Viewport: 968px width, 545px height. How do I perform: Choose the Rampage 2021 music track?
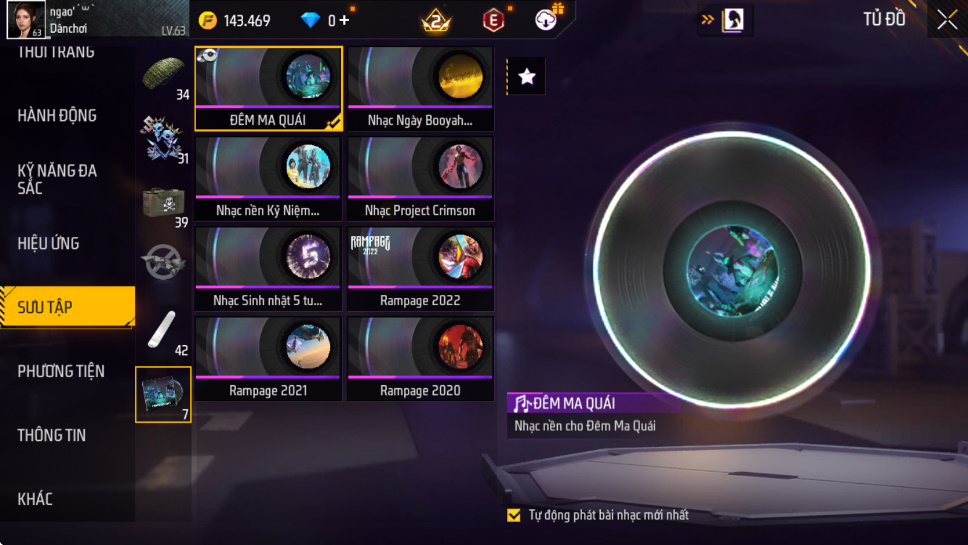pos(268,358)
